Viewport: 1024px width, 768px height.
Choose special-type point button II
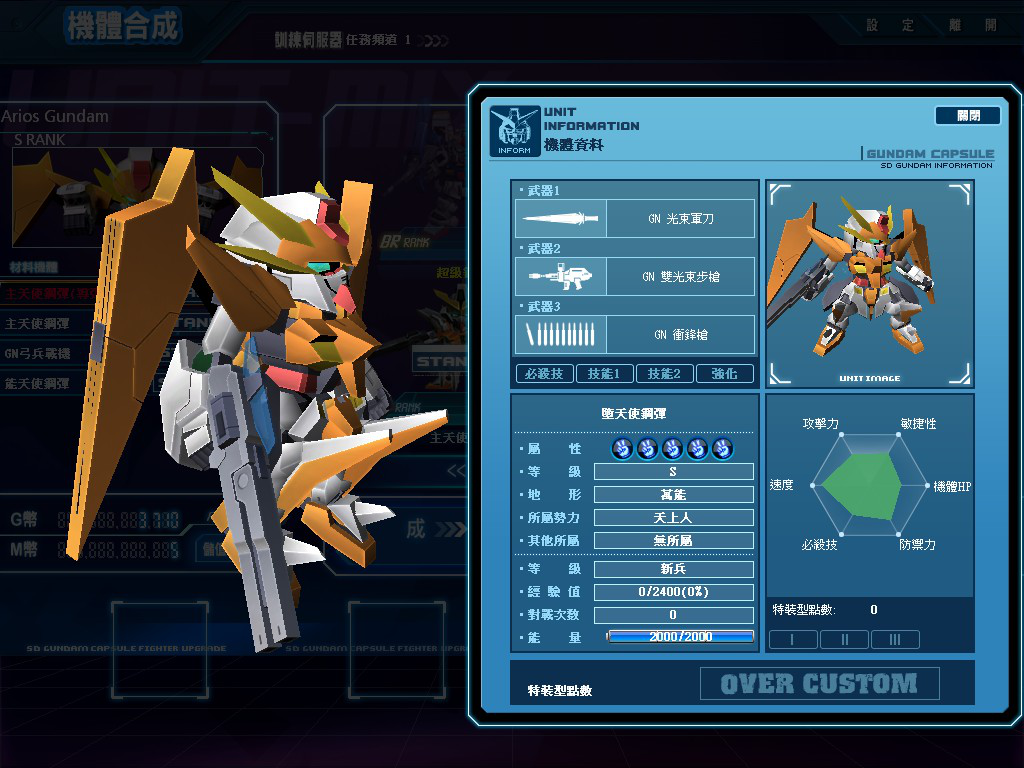(844, 640)
